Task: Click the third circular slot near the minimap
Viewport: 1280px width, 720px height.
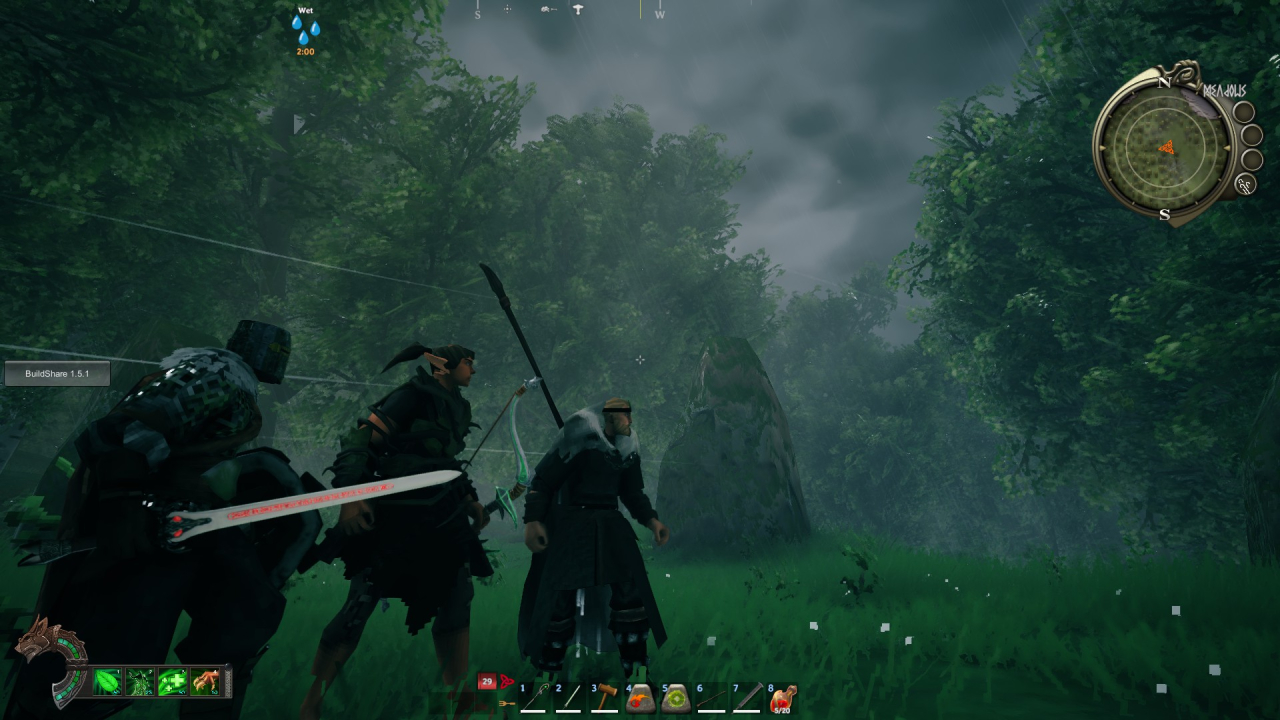Action: pyautogui.click(x=1251, y=160)
